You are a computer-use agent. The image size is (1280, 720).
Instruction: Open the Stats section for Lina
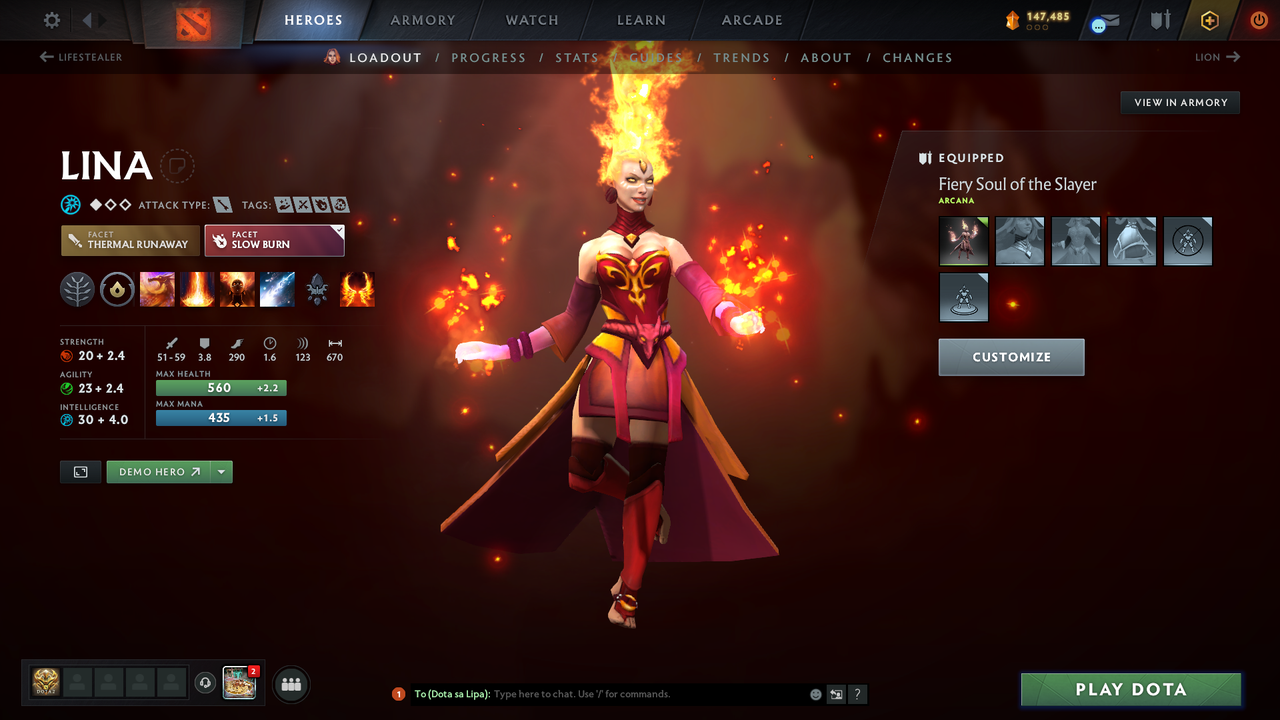(x=577, y=57)
